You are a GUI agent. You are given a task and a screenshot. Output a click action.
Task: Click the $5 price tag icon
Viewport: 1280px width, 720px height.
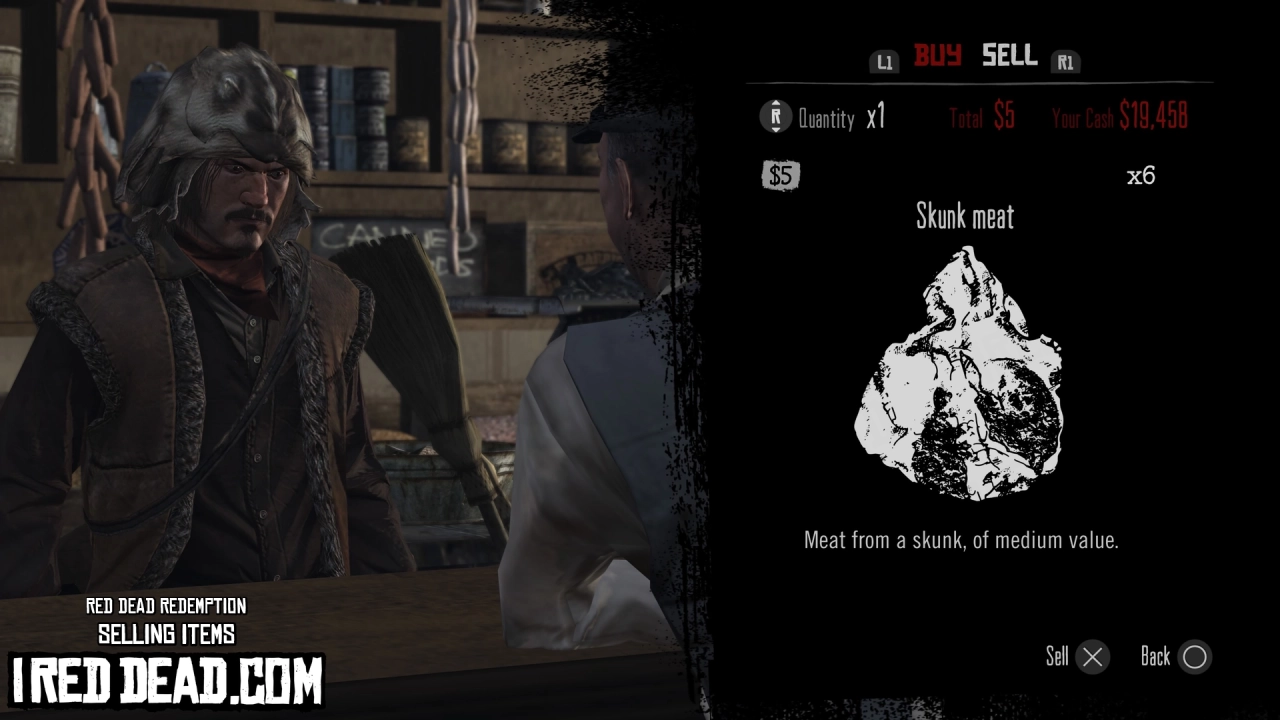tap(780, 176)
